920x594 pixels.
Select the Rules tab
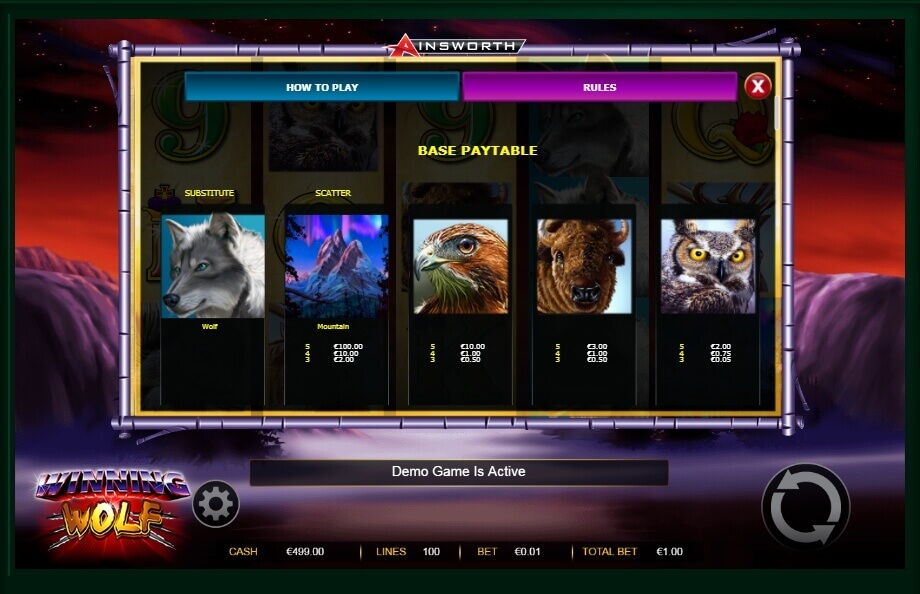click(599, 87)
